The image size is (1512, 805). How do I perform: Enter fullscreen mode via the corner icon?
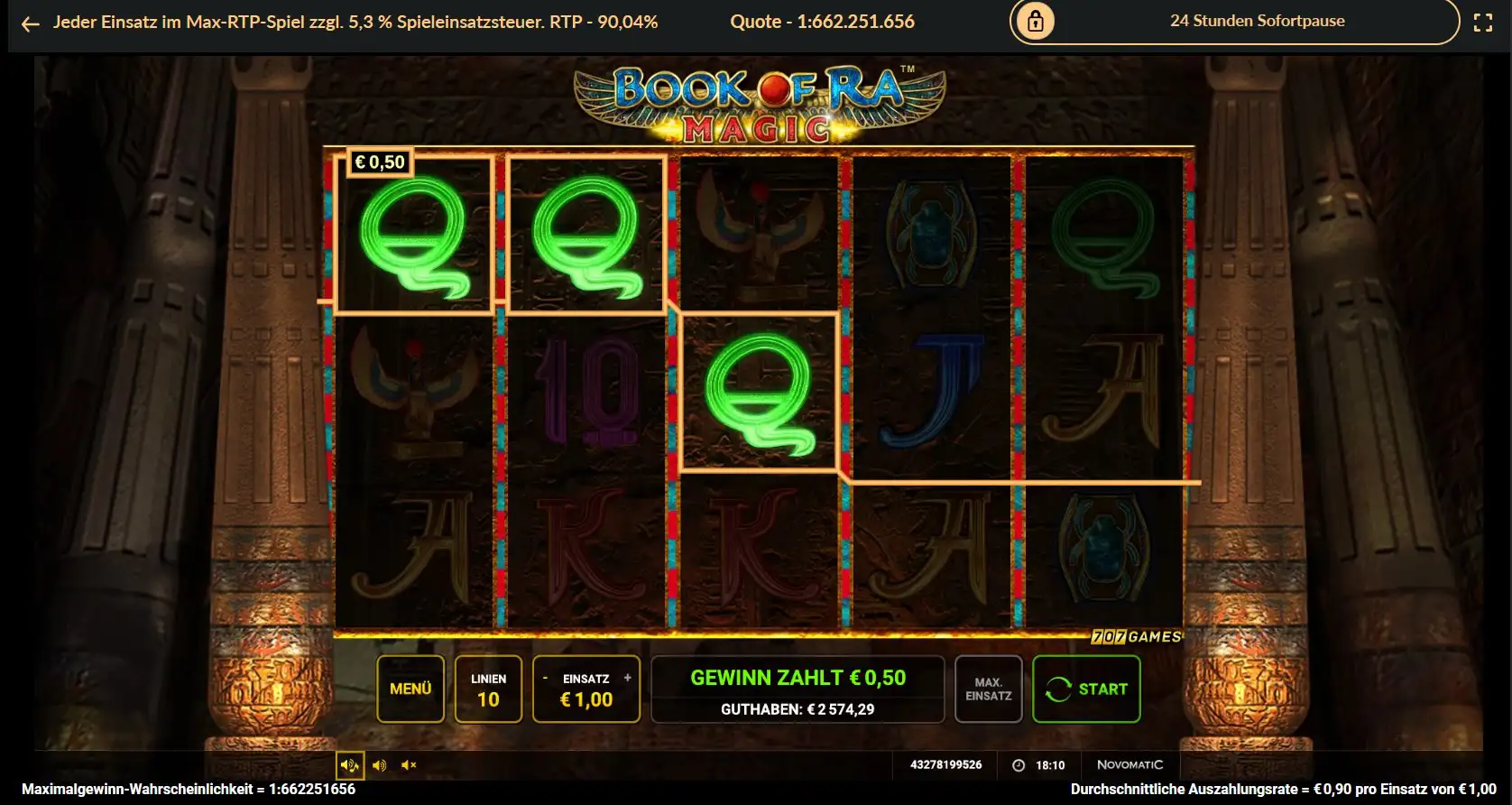[1482, 23]
